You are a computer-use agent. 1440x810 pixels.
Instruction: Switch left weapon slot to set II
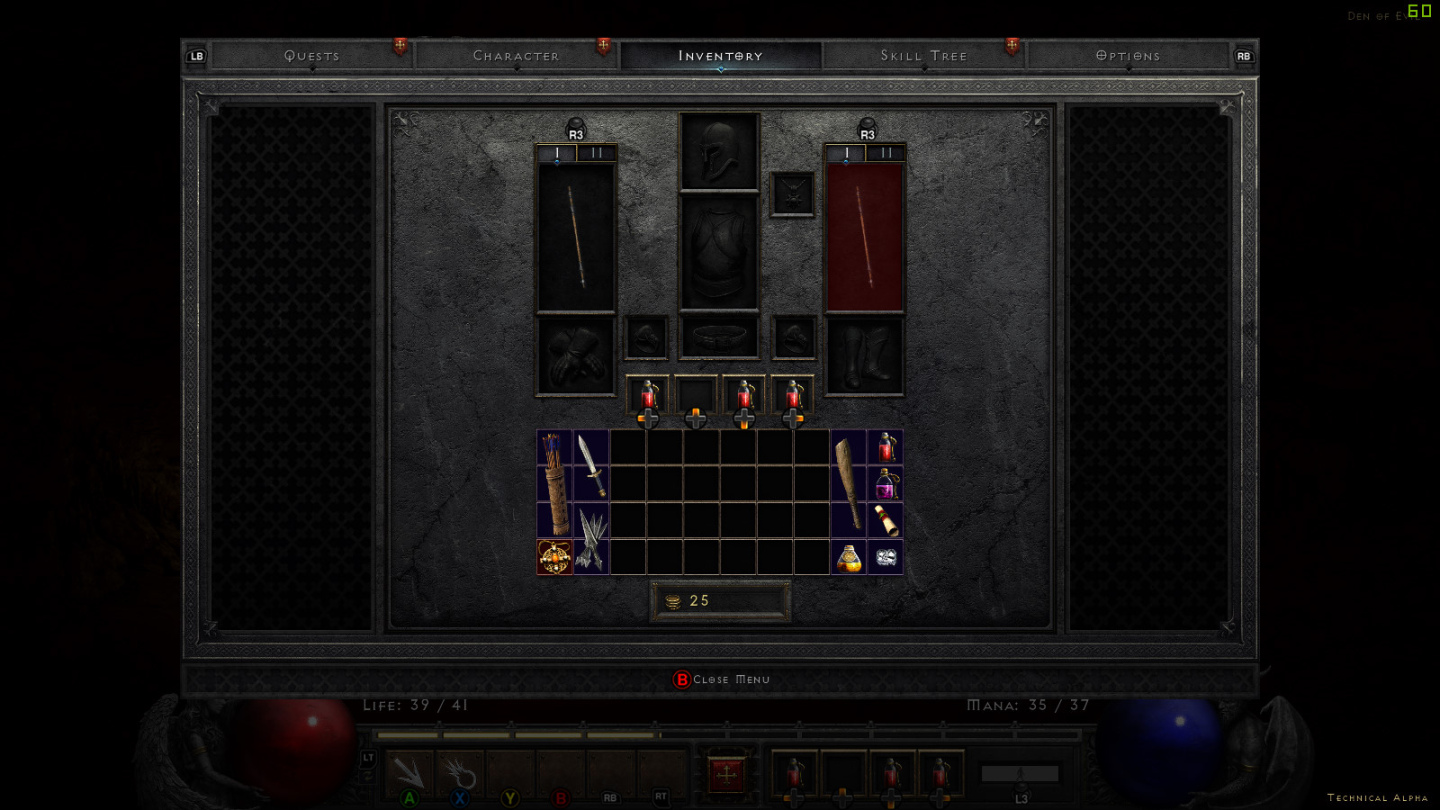[597, 154]
